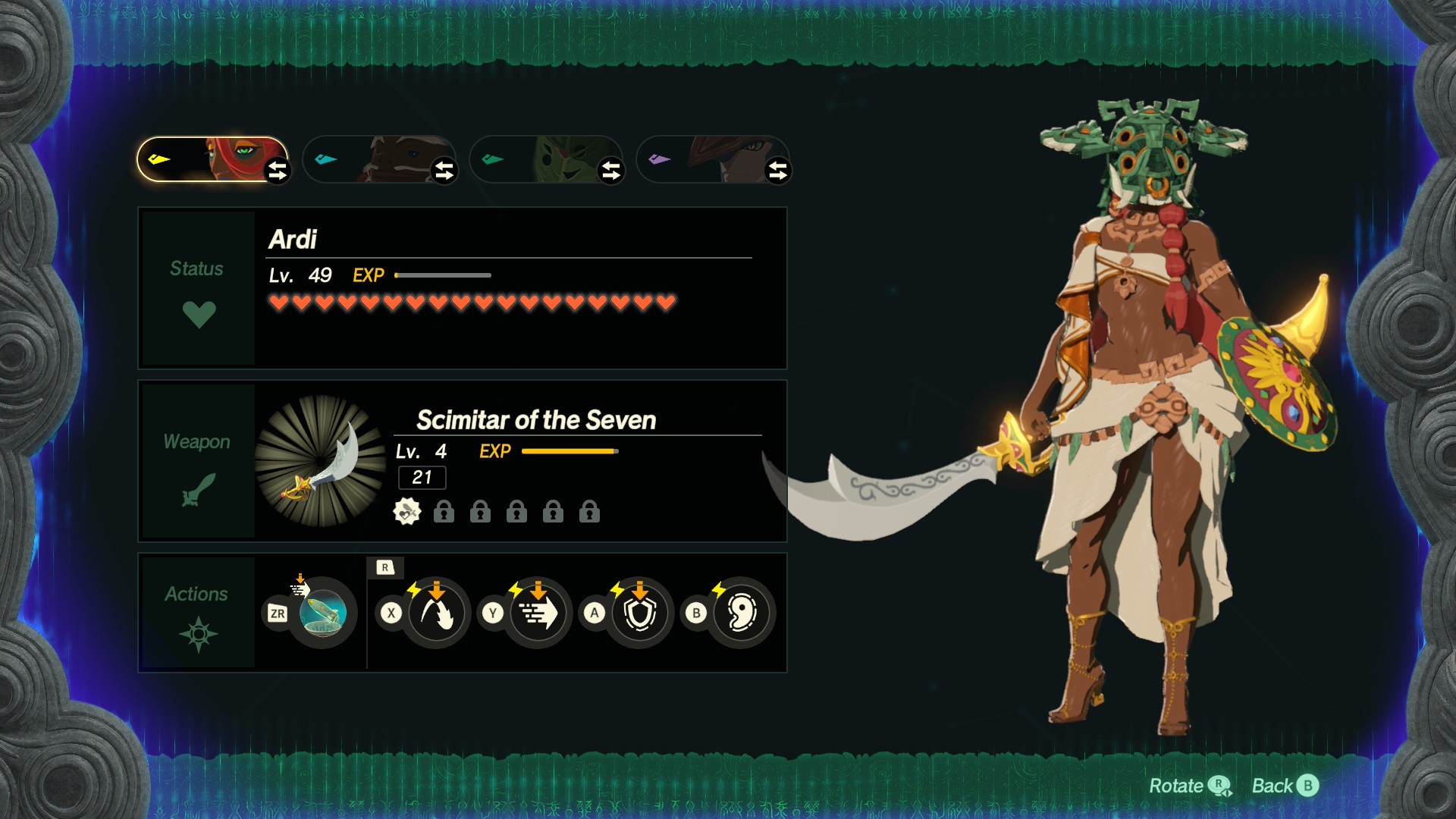Click the Rotate control label

pyautogui.click(x=1188, y=786)
